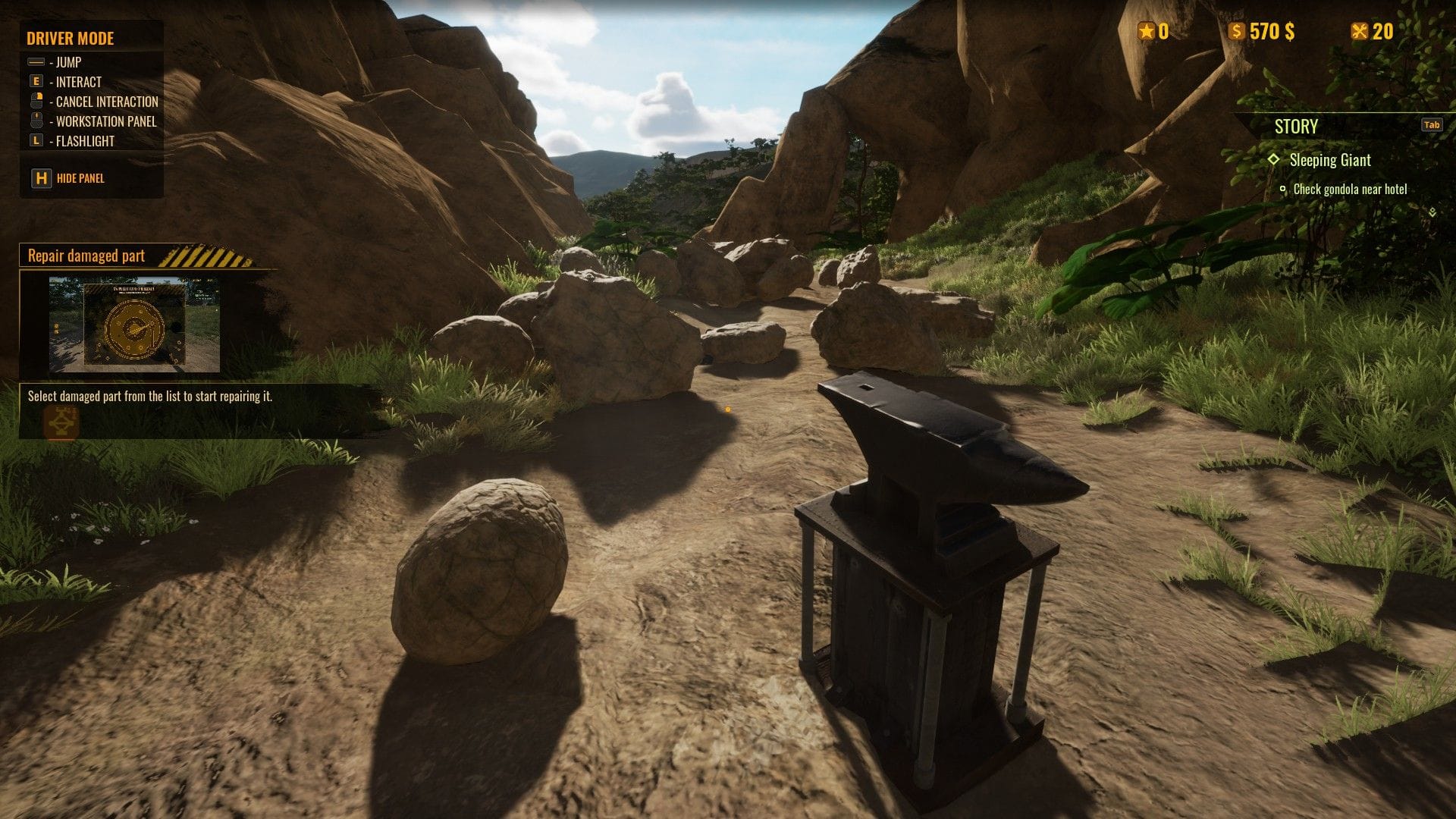Select the Sleeping Giant story quest
1456x819 pixels.
[1329, 160]
